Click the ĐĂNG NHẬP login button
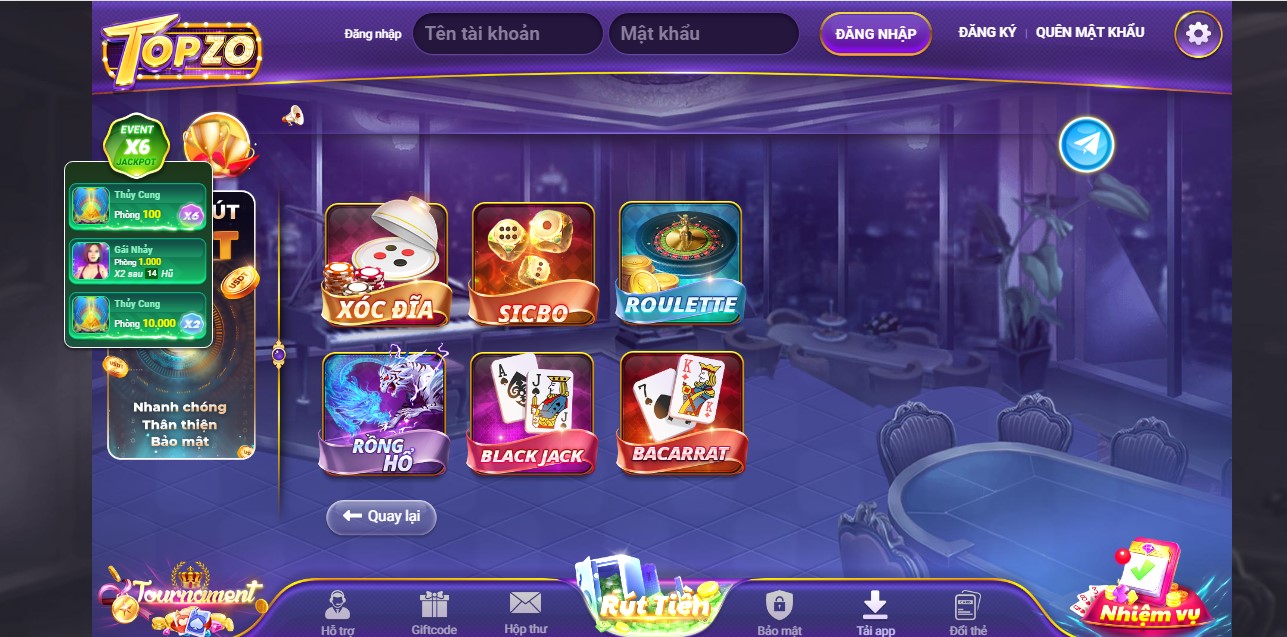The width and height of the screenshot is (1287, 637). 875,34
